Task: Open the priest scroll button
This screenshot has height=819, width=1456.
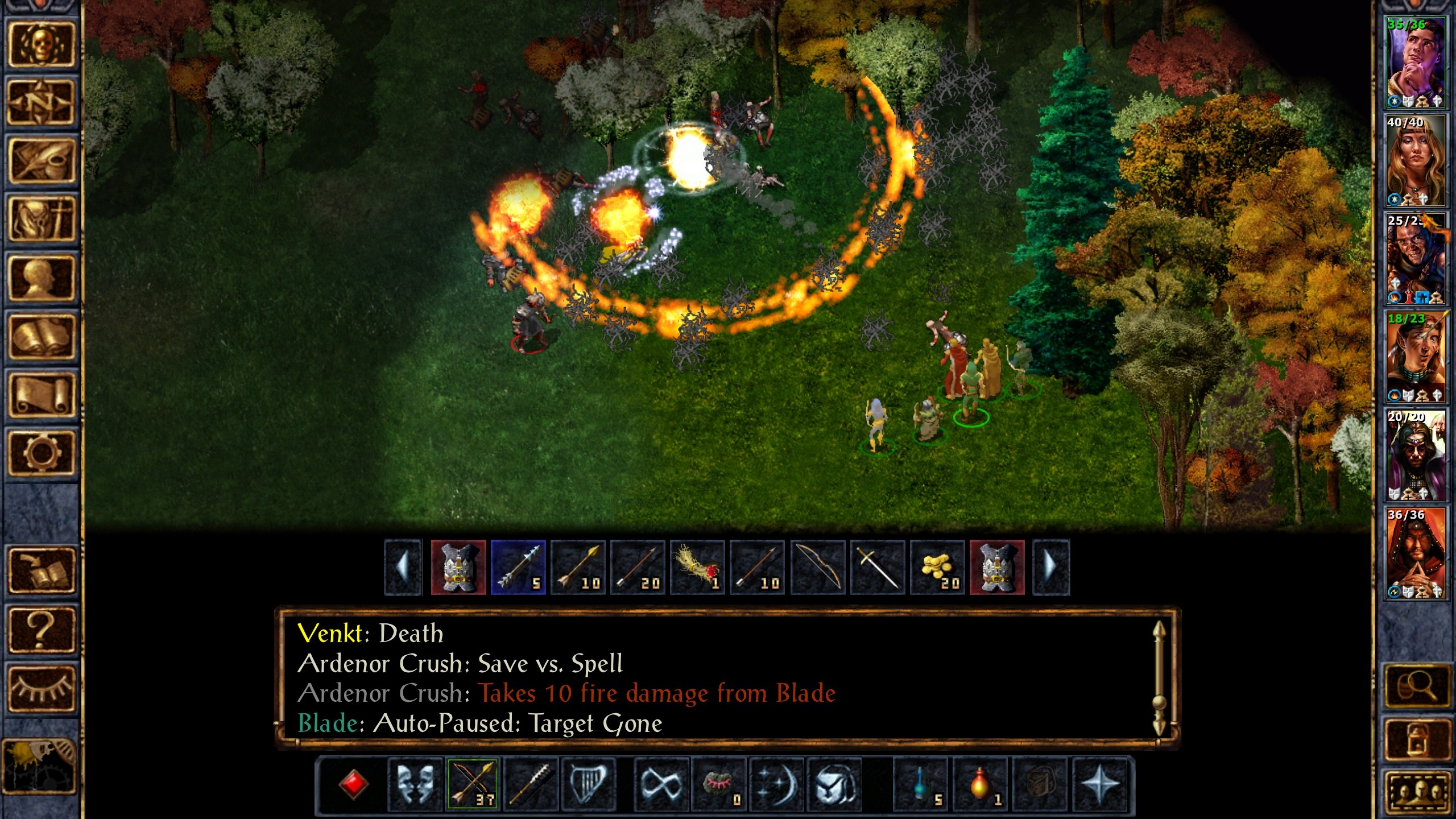Action: 41,394
